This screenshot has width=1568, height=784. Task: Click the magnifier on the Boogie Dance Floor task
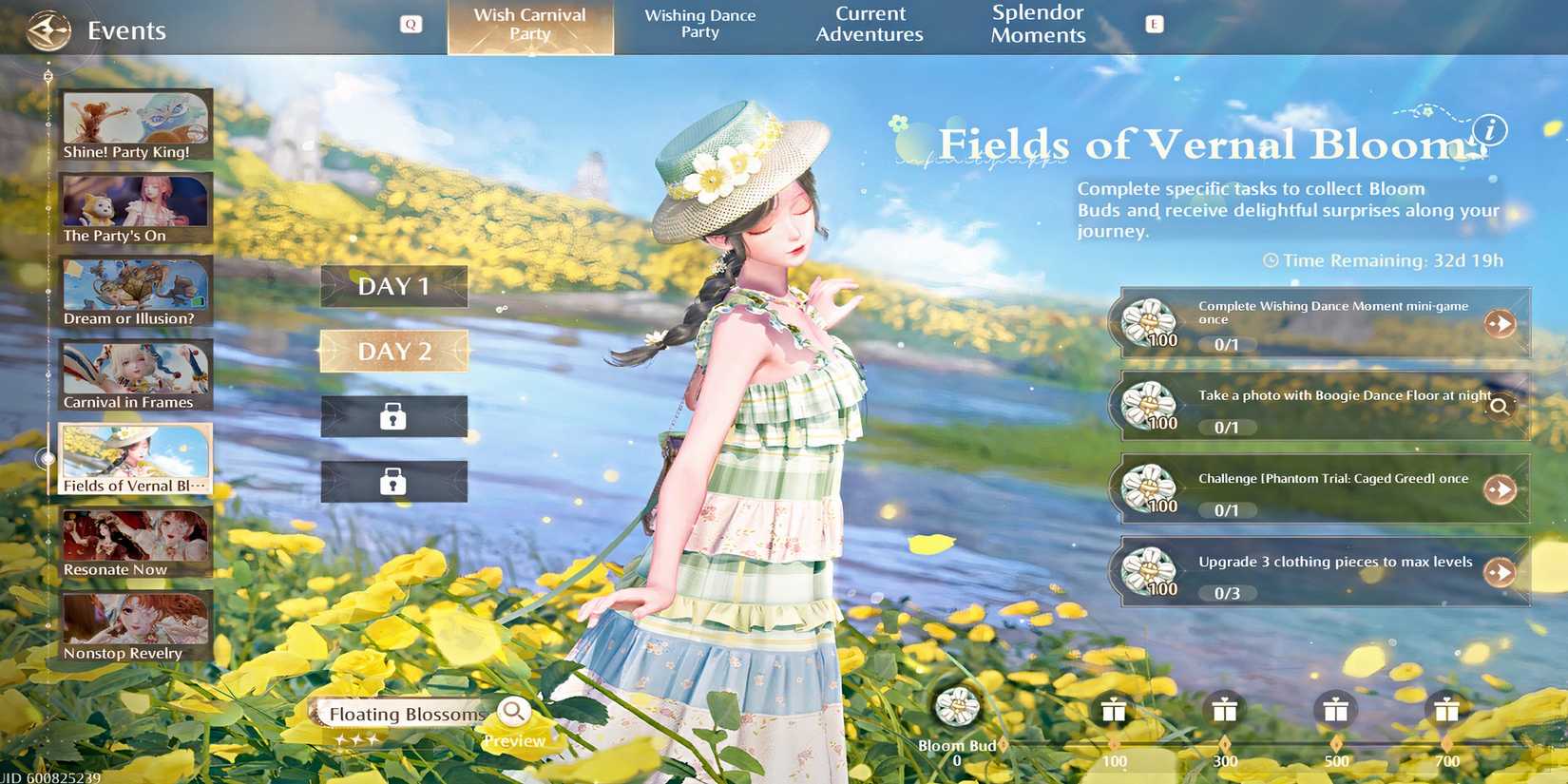pyautogui.click(x=1500, y=407)
